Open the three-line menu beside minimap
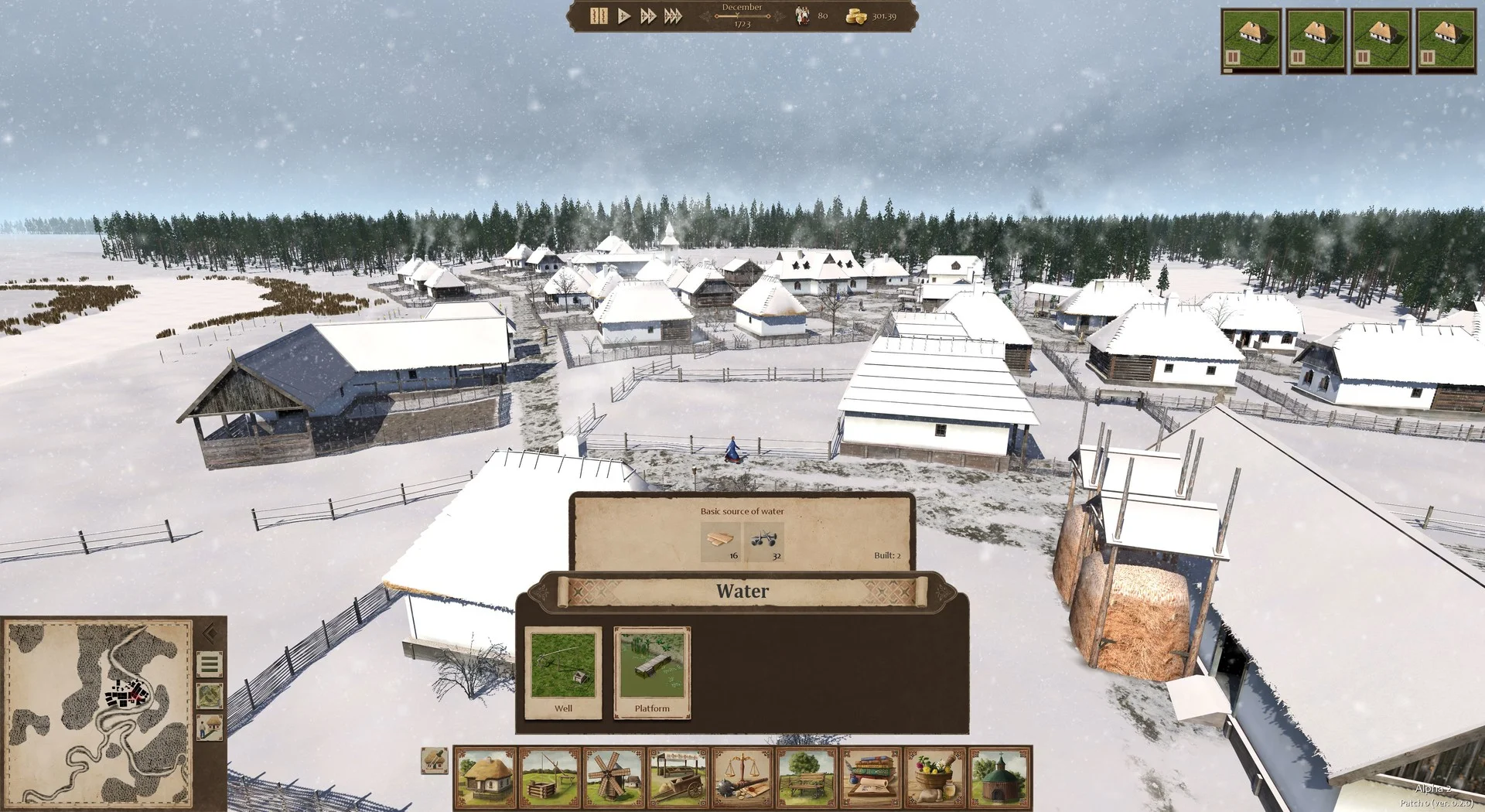This screenshot has width=1485, height=812. pos(210,664)
